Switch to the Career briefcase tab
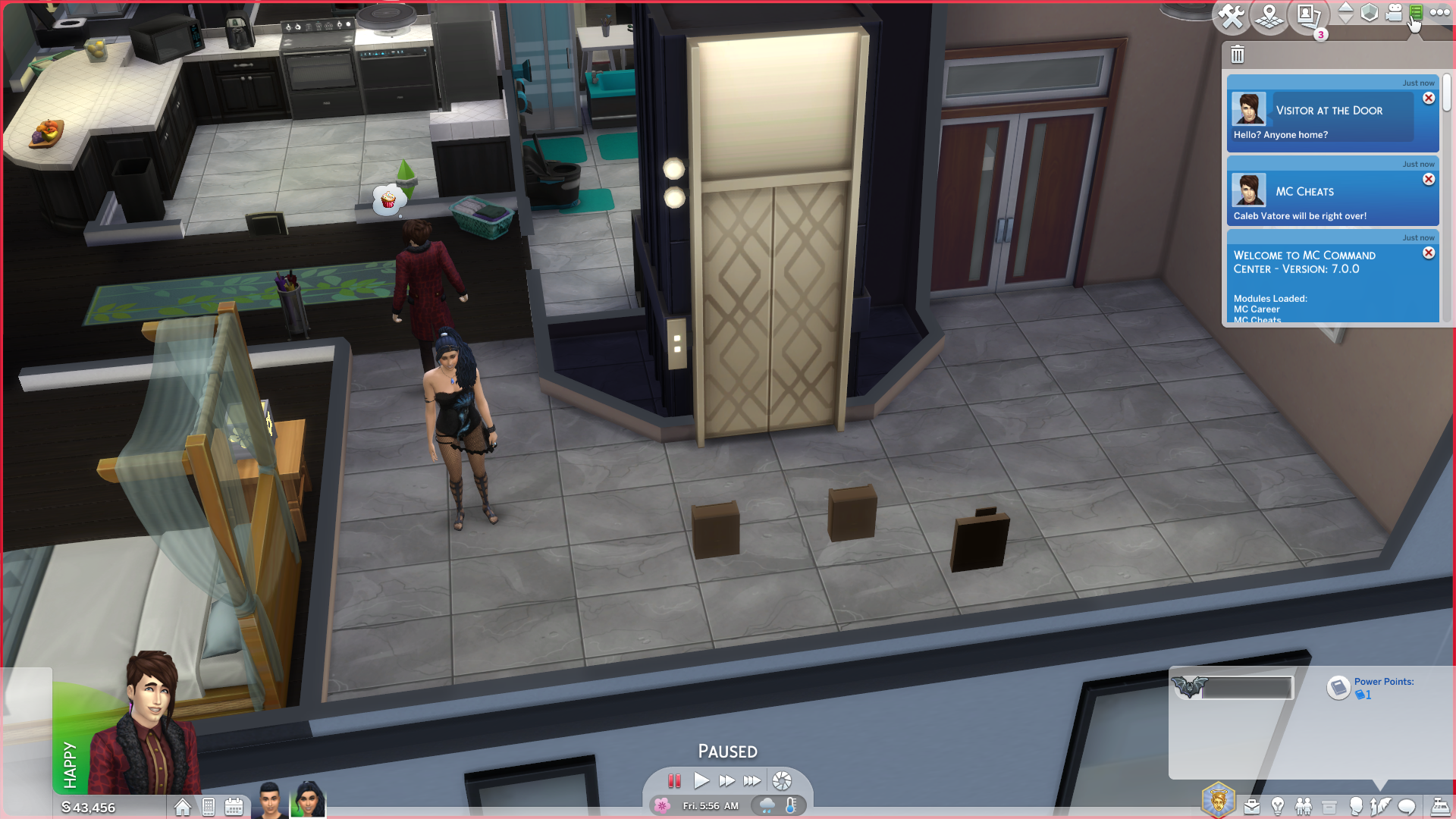Viewport: 1456px width, 819px height. pos(1252,805)
